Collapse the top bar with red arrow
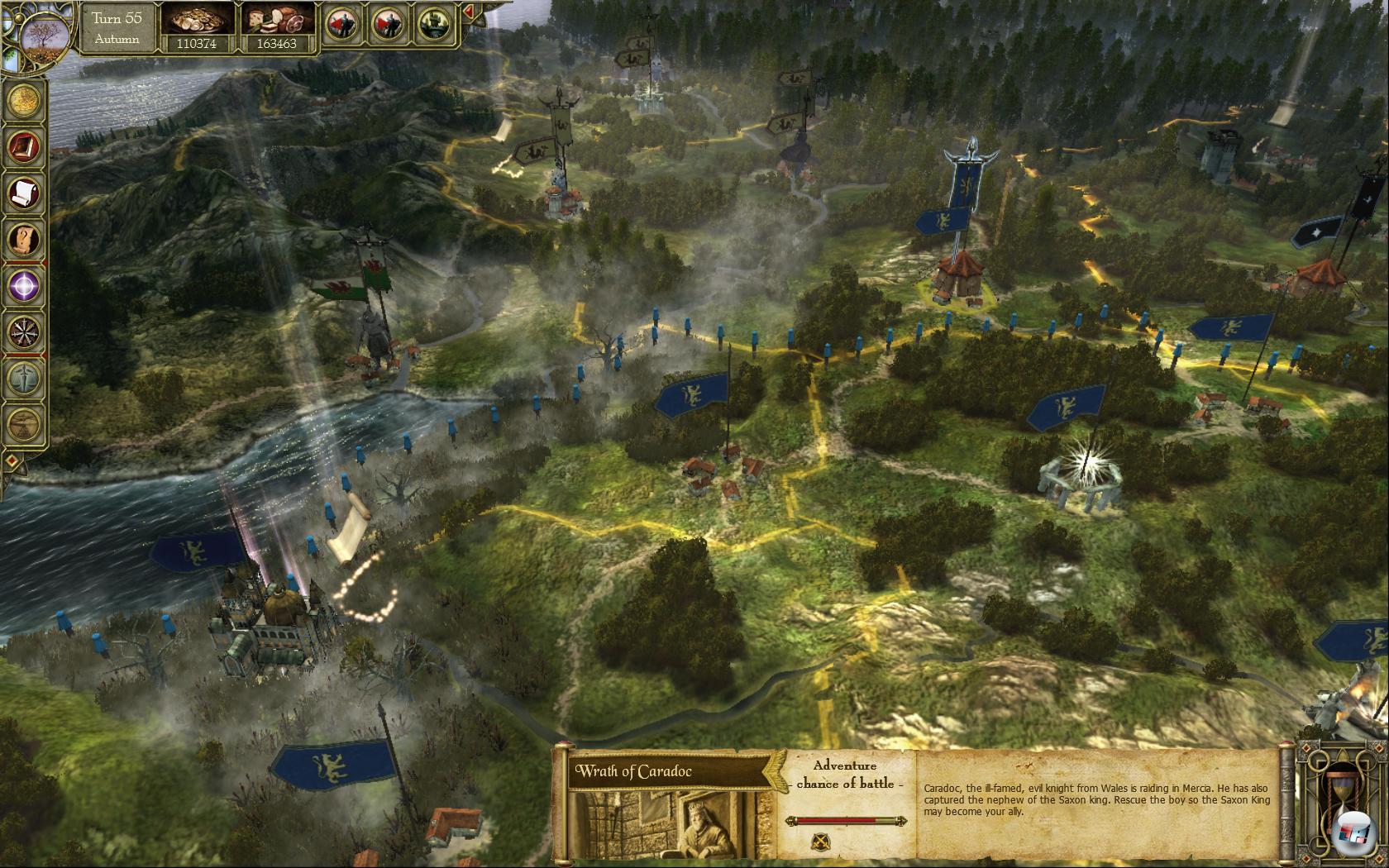The height and width of the screenshot is (868, 1389). tap(468, 12)
